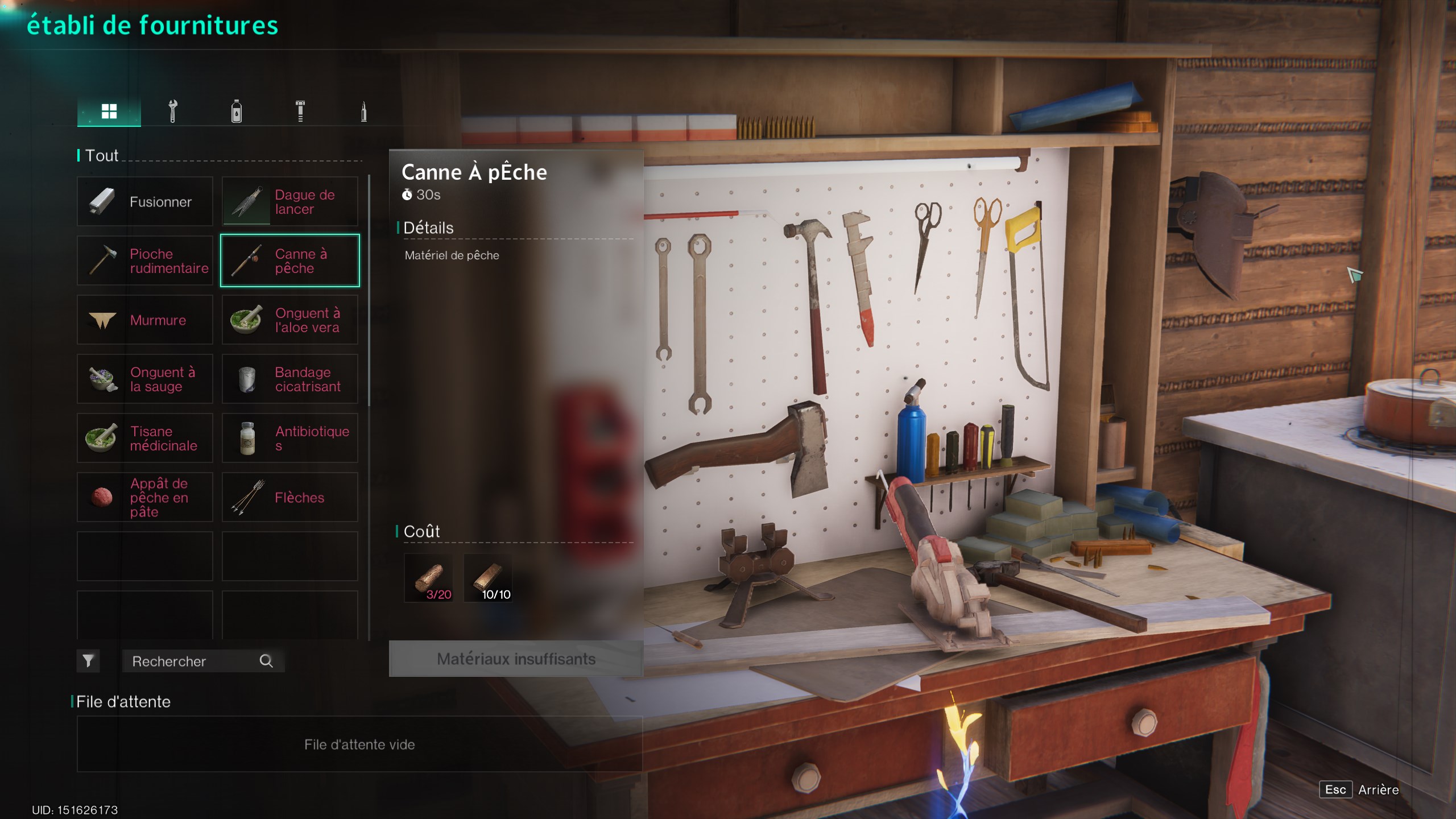This screenshot has width=1456, height=819.
Task: Switch to the all-items grid tab
Action: click(109, 111)
